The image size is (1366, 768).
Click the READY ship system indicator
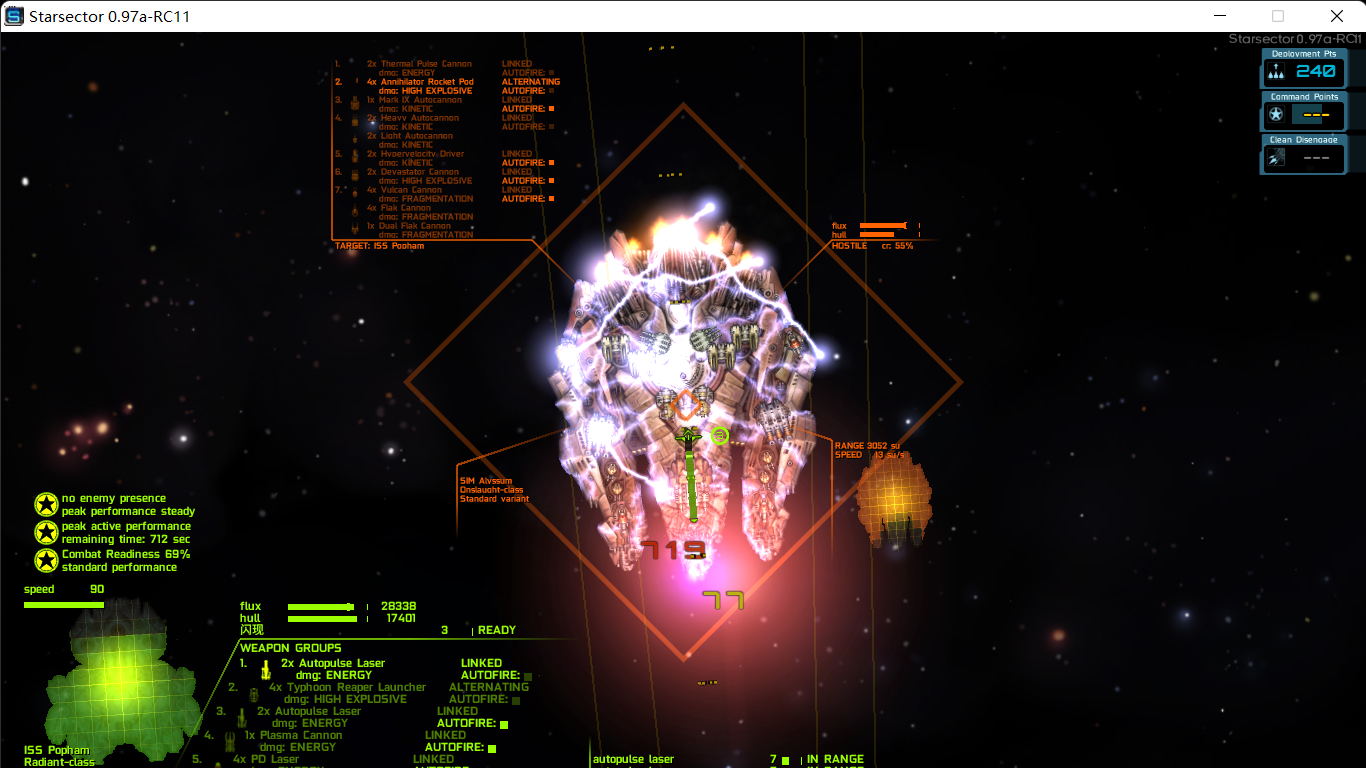tap(497, 630)
